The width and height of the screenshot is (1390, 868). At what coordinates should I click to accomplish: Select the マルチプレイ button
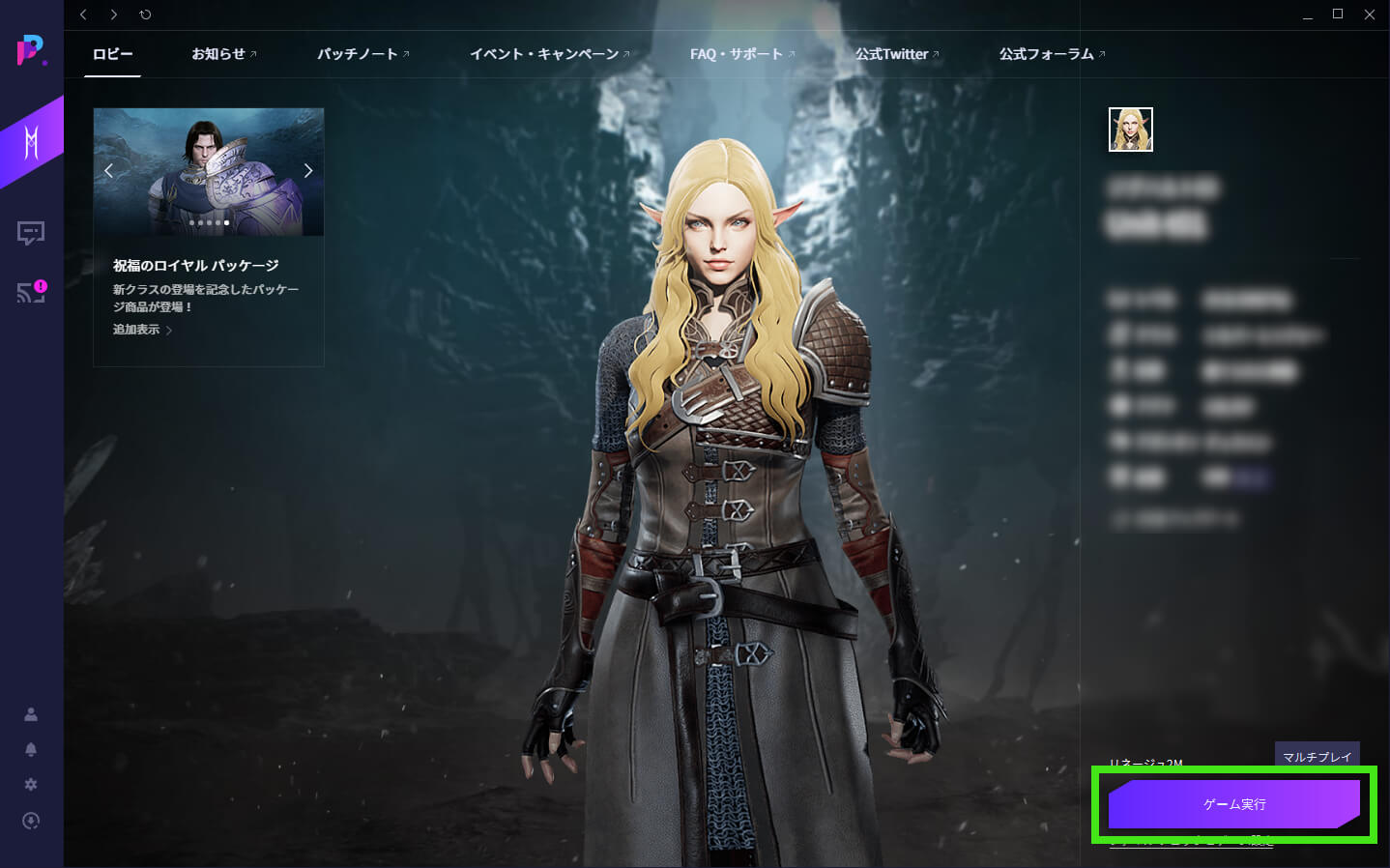pyautogui.click(x=1317, y=756)
